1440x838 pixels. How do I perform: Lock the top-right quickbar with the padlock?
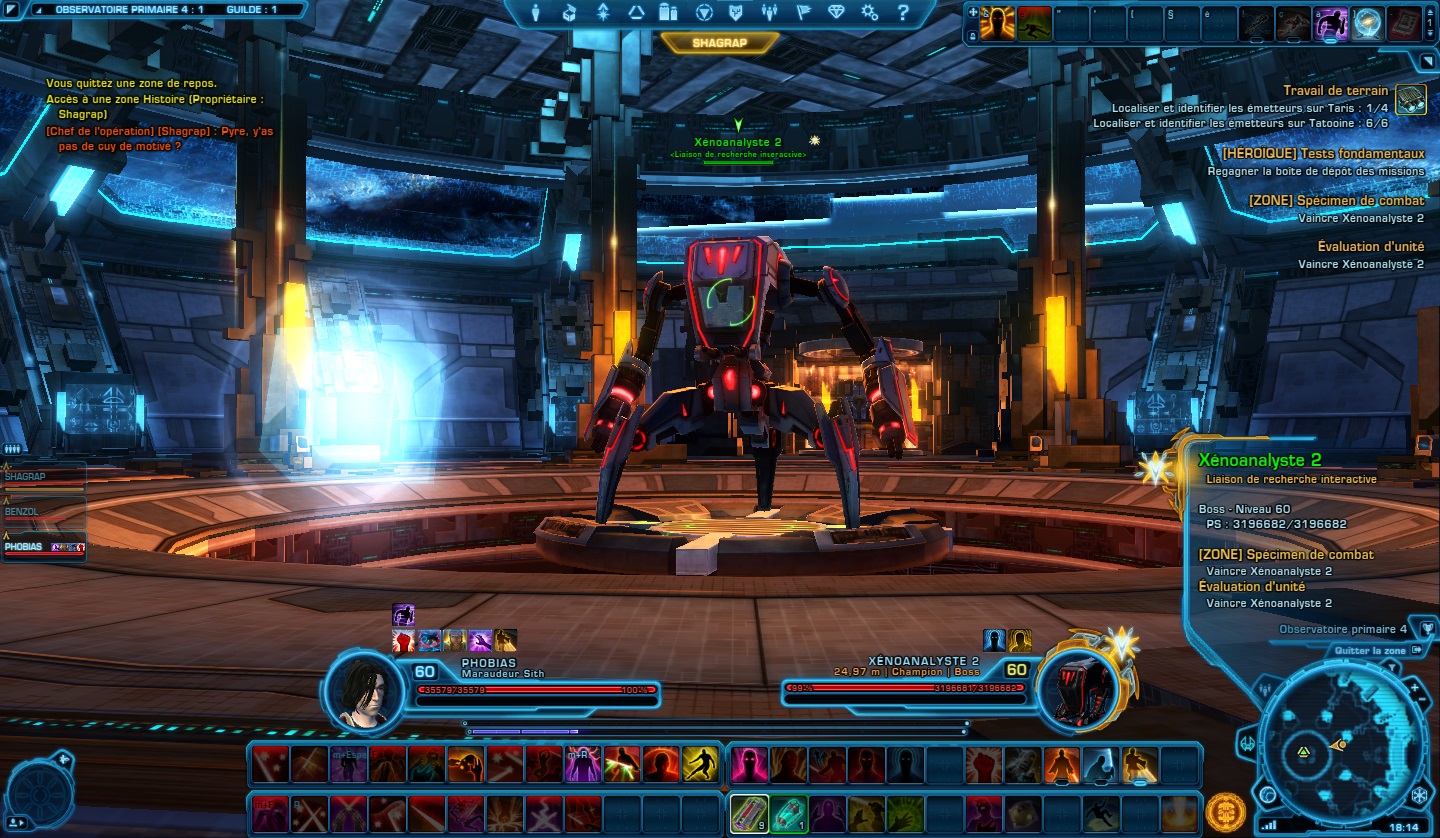coord(972,35)
